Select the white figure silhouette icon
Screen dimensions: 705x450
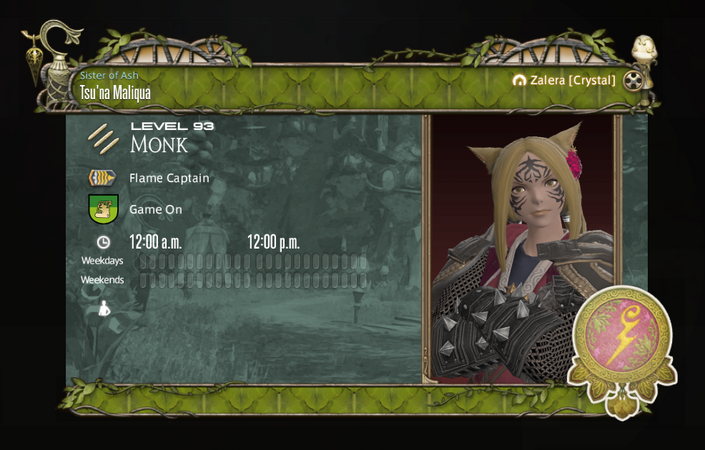point(103,309)
